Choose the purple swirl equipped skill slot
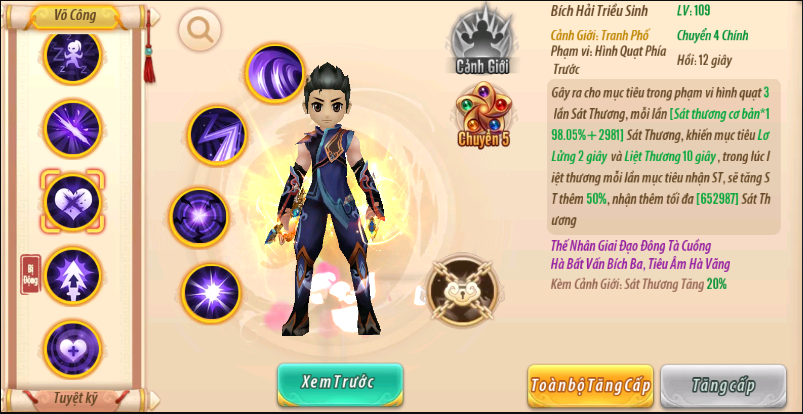The width and height of the screenshot is (803, 414). 274,73
